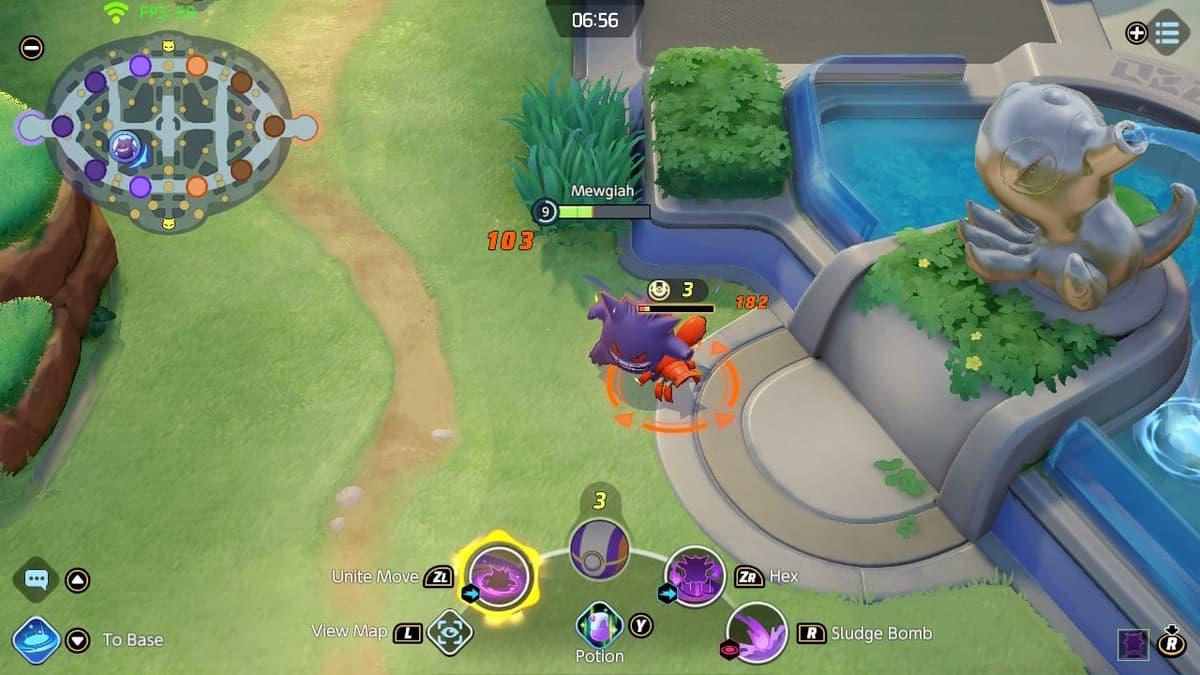Viewport: 1200px width, 675px height.
Task: Open the minimap arena overview
Action: pos(167,129)
